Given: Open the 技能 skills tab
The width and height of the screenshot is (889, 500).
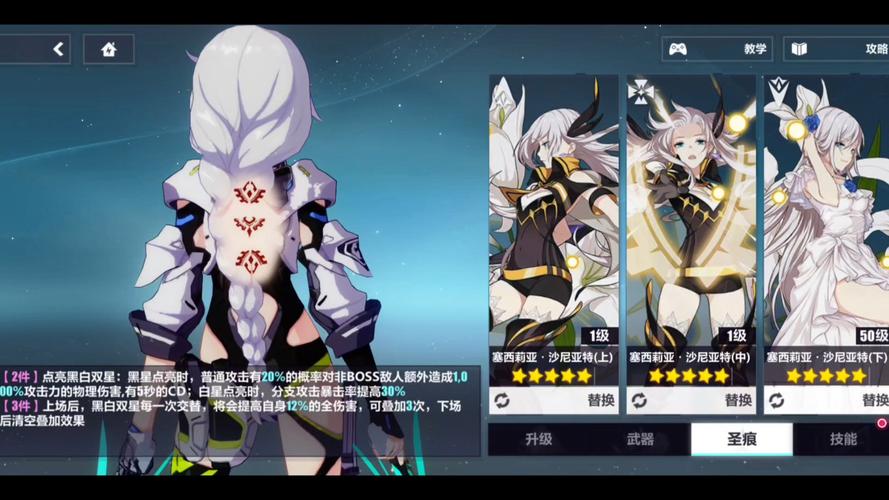Looking at the screenshot, I should pos(842,439).
